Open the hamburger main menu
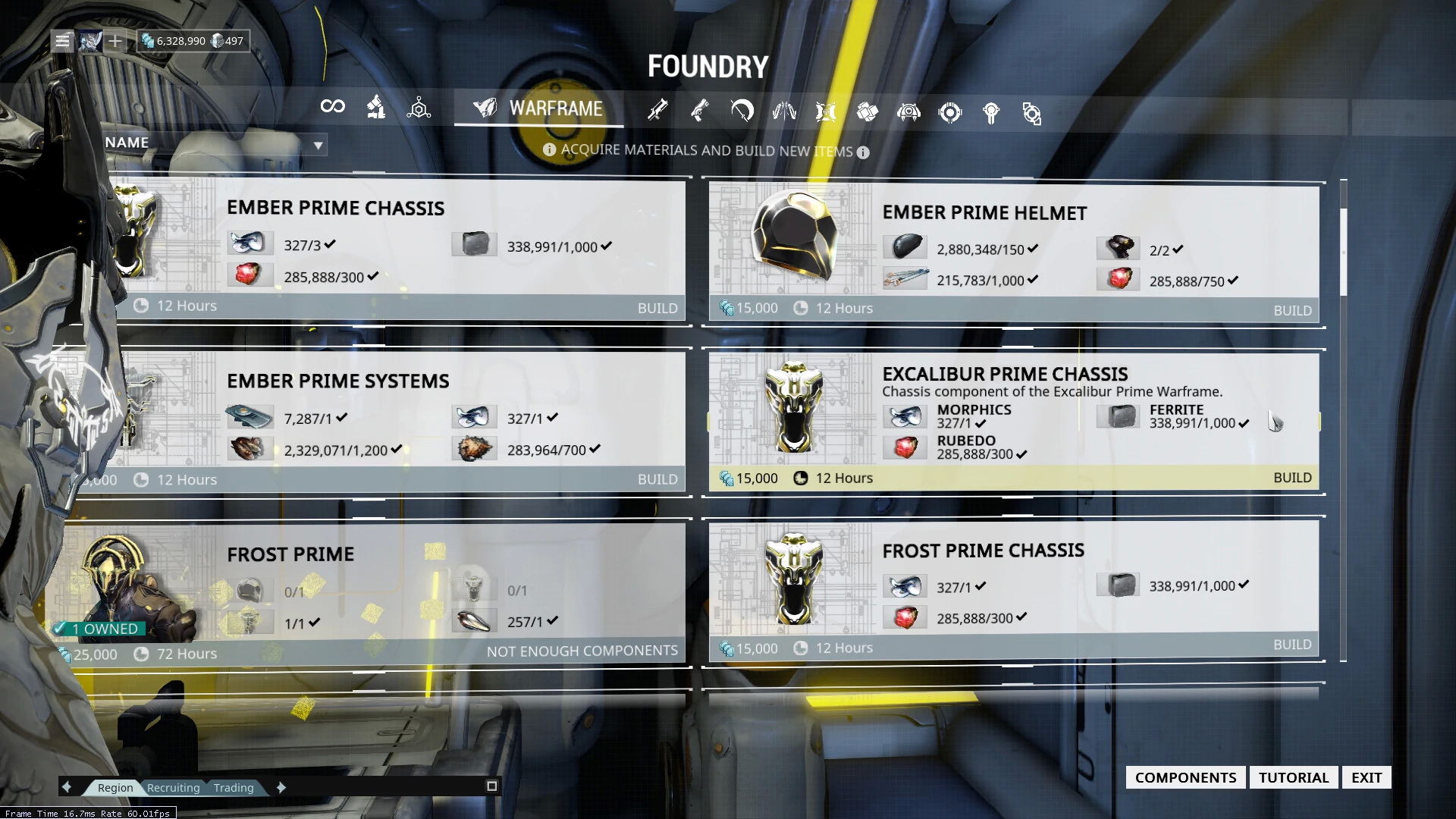This screenshot has height=819, width=1456. (62, 41)
